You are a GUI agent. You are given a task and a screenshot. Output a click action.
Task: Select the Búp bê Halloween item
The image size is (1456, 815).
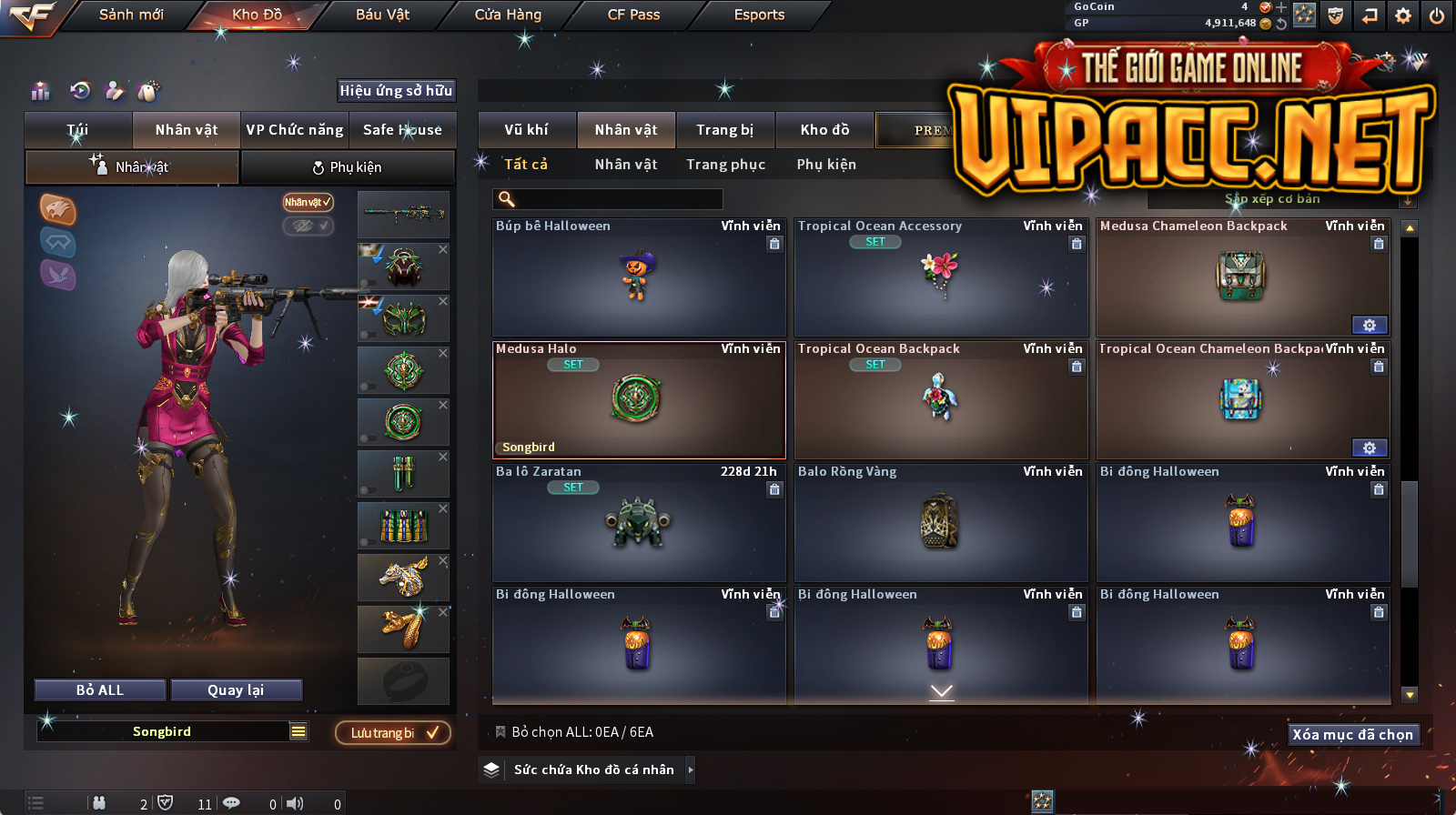point(638,277)
